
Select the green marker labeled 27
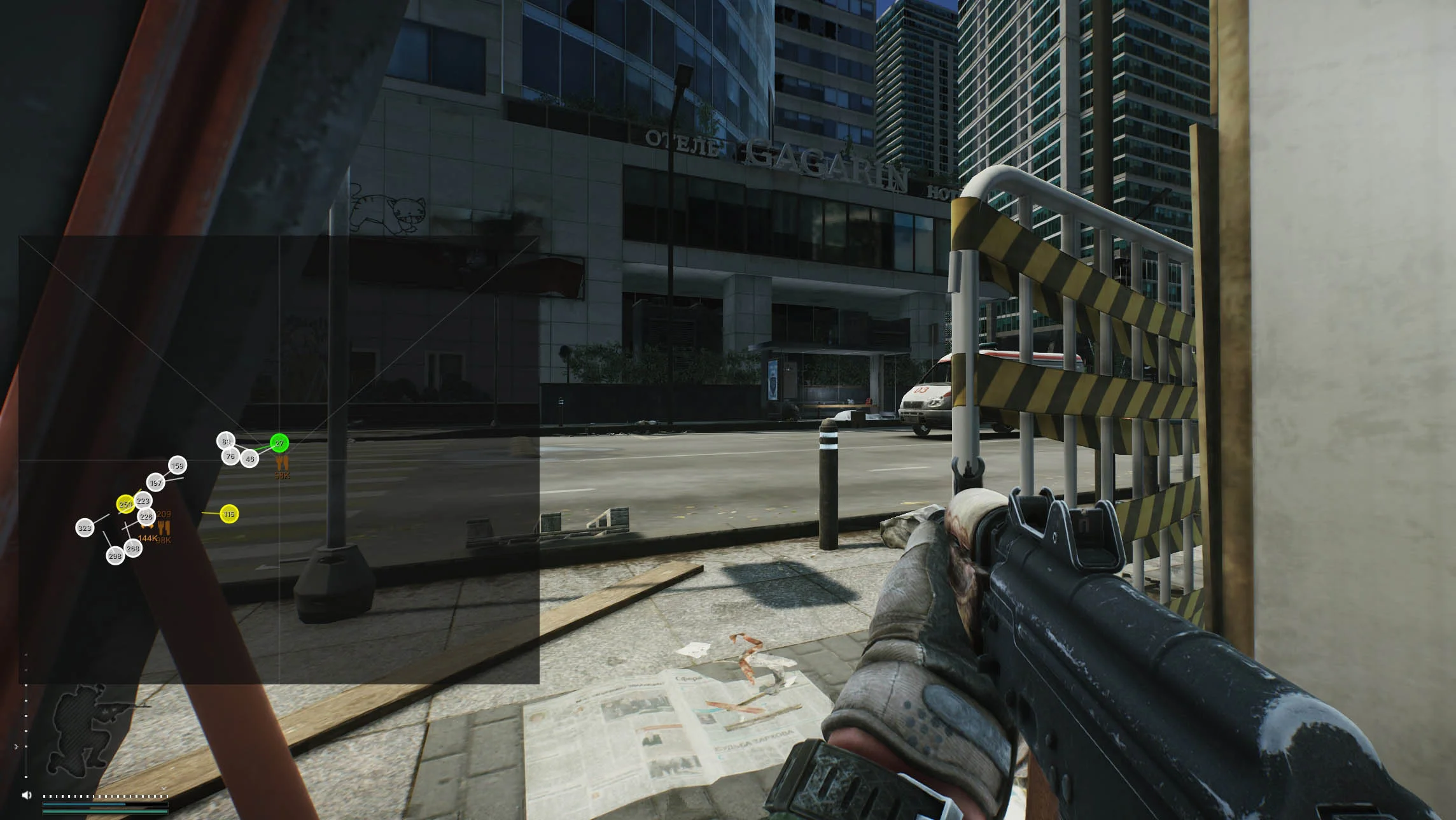(x=279, y=443)
